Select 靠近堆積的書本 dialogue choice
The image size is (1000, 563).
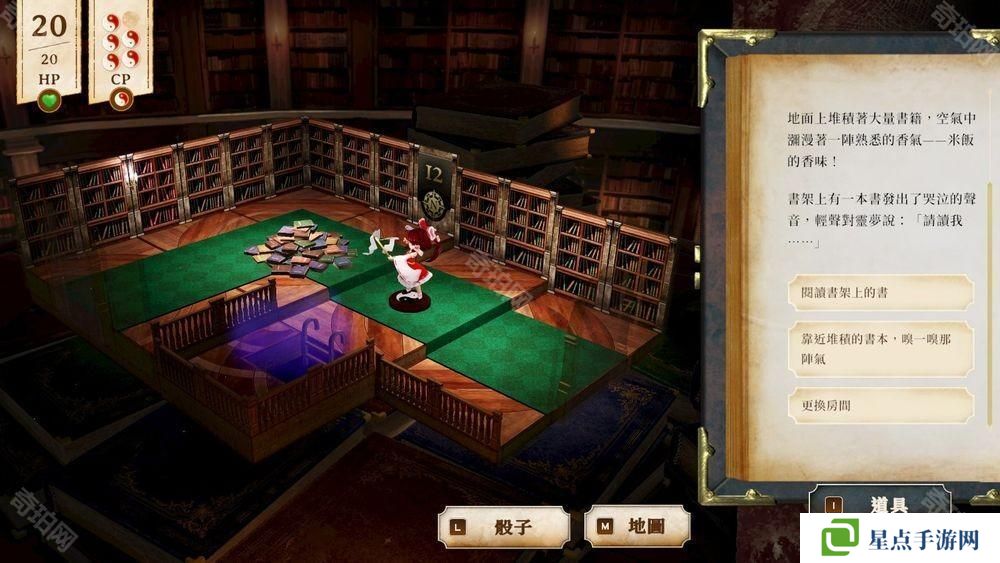click(x=880, y=349)
